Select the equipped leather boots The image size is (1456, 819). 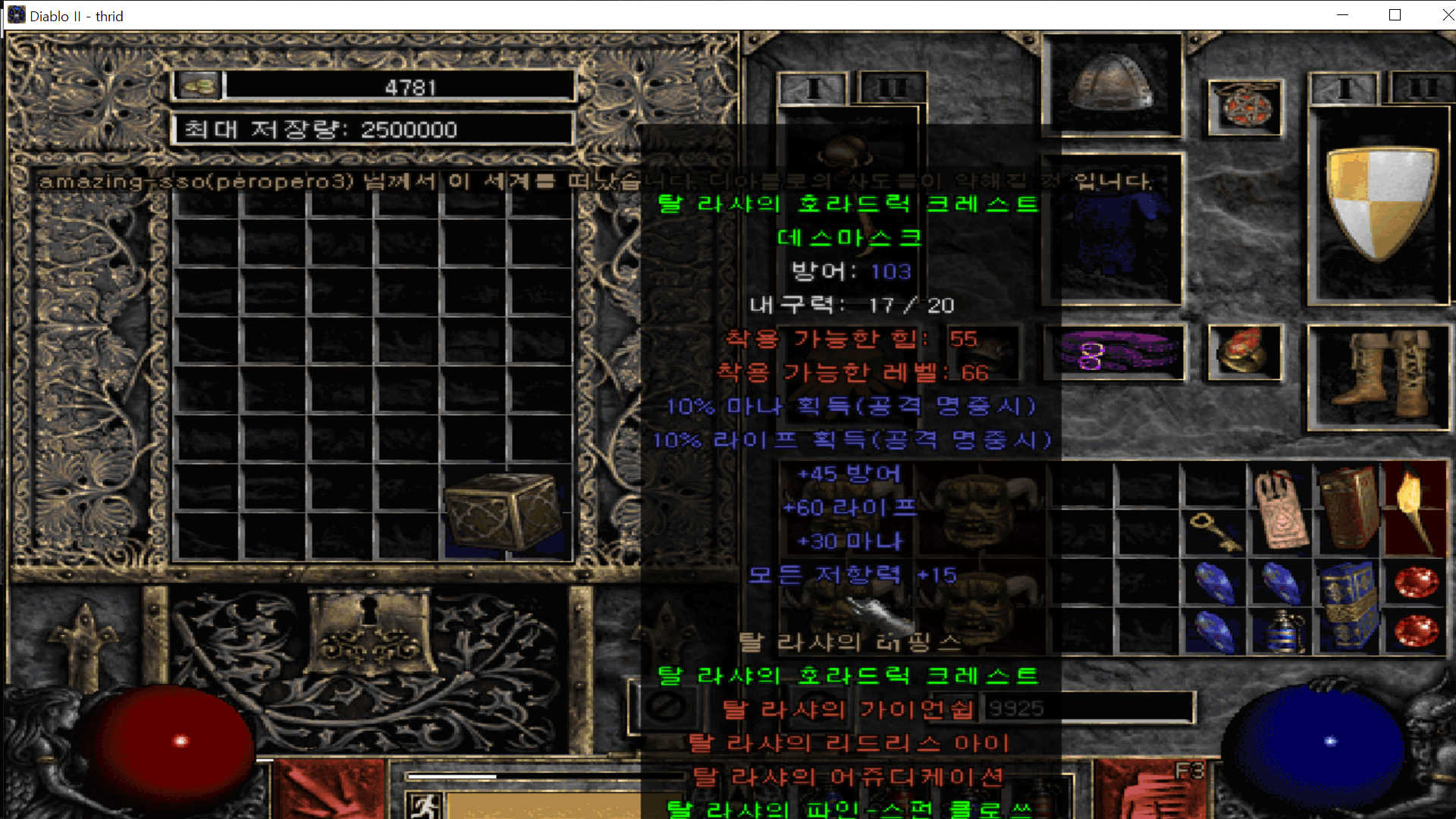[x=1379, y=374]
